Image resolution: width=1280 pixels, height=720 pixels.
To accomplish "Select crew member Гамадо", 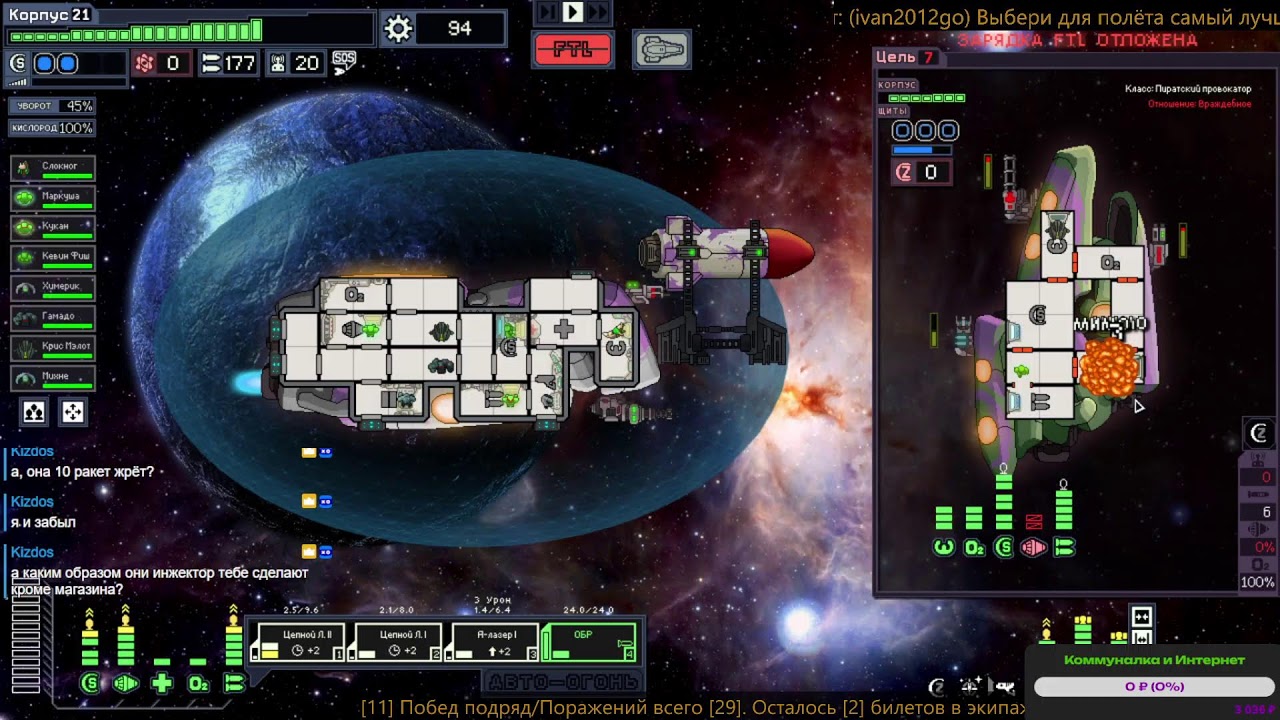I will click(53, 318).
